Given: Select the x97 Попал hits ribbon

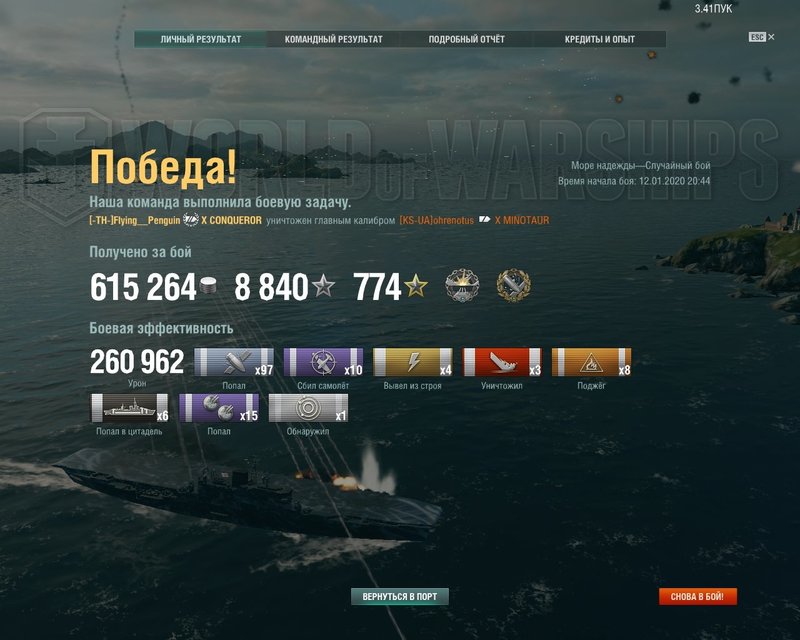Looking at the screenshot, I should click(x=233, y=362).
